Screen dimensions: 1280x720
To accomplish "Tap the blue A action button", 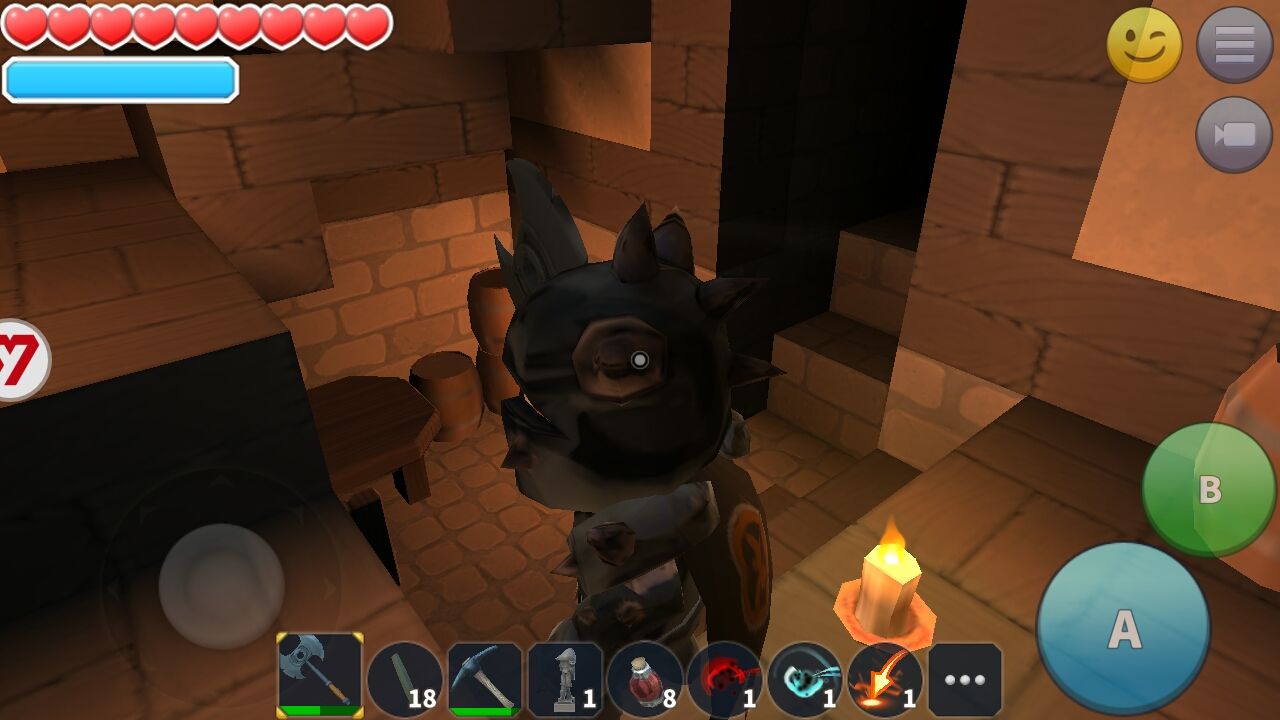I will (1123, 629).
